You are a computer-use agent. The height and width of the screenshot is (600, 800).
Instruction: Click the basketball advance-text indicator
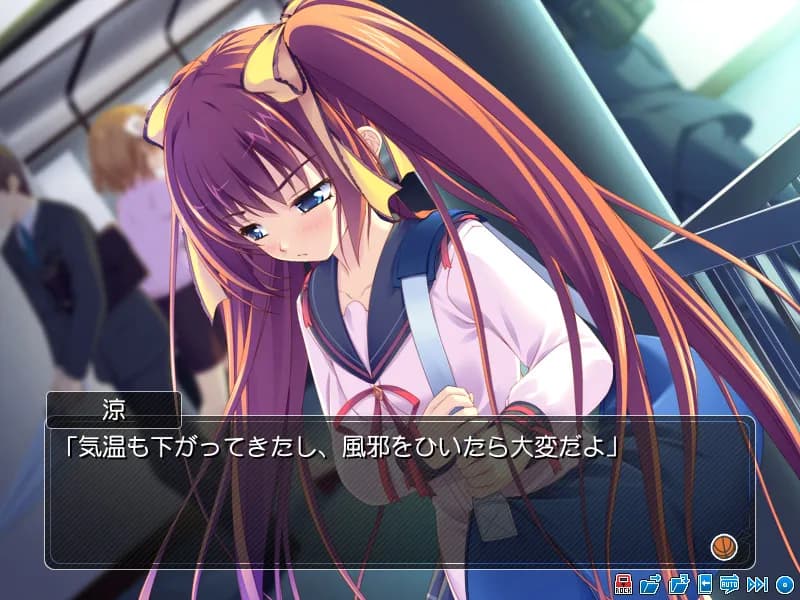pyautogui.click(x=722, y=547)
